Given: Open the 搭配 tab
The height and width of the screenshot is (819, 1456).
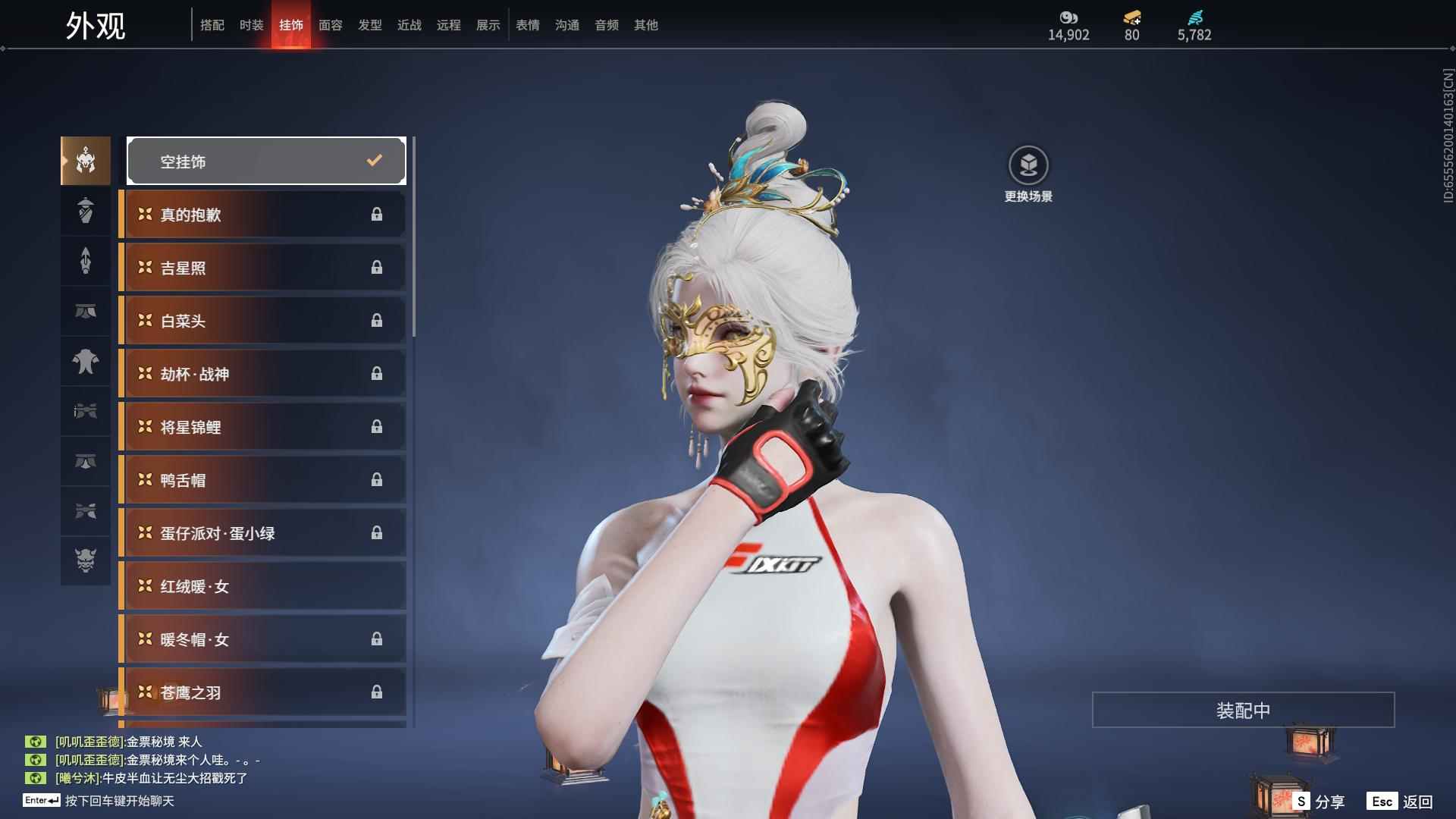Looking at the screenshot, I should click(212, 25).
